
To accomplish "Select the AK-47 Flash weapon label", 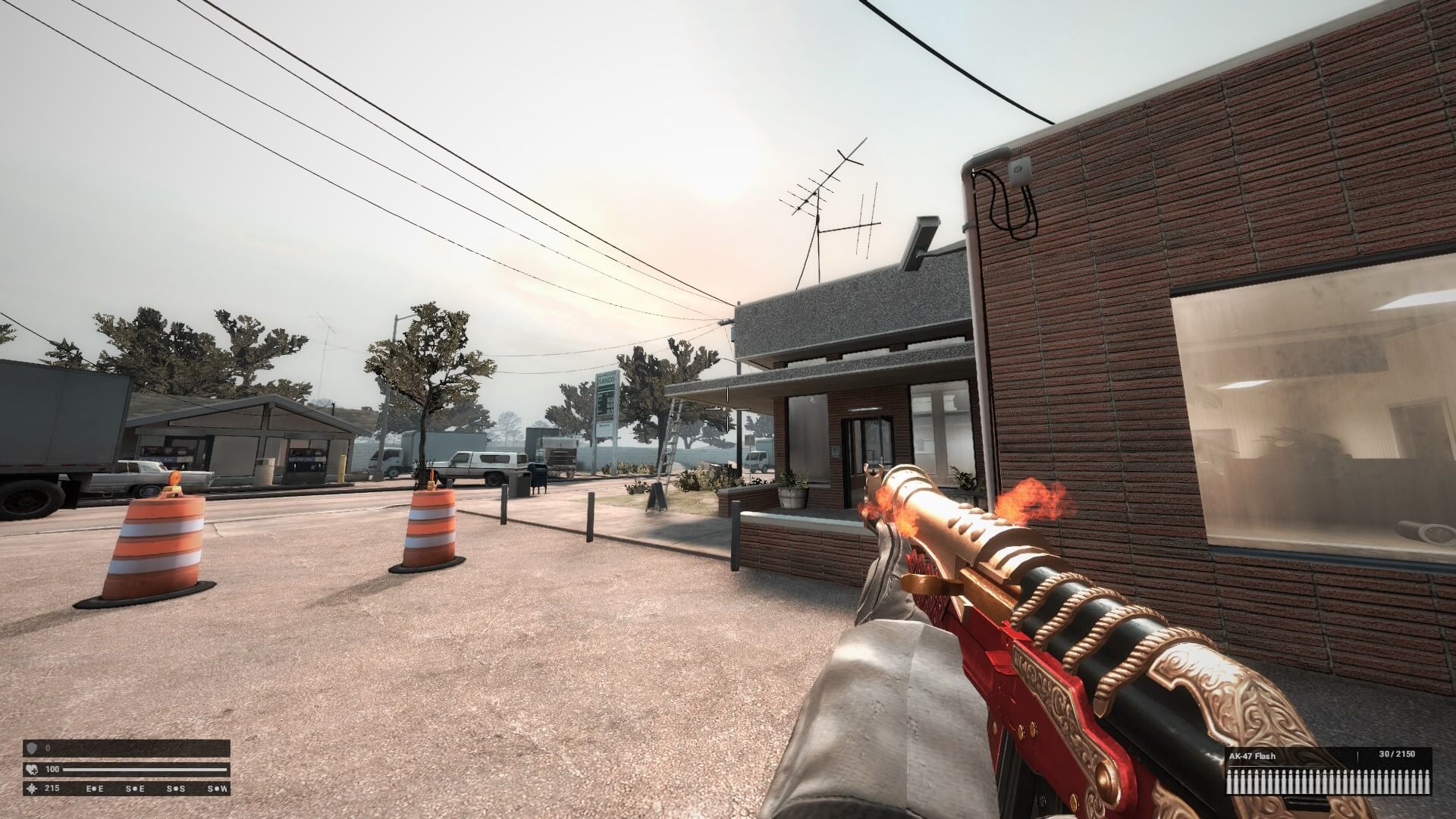I will pos(1252,756).
